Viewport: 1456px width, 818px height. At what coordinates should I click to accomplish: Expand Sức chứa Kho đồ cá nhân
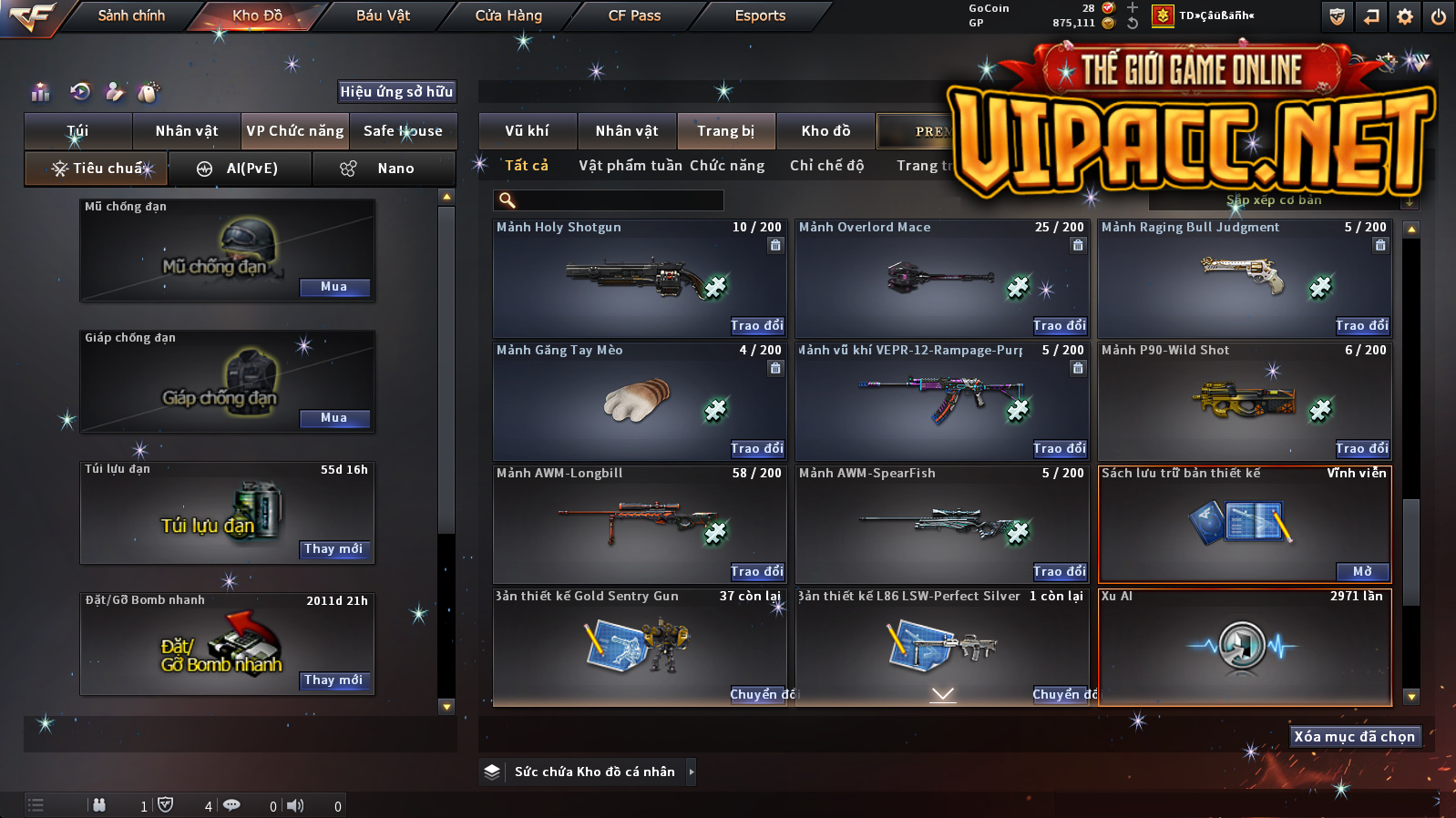click(x=691, y=772)
